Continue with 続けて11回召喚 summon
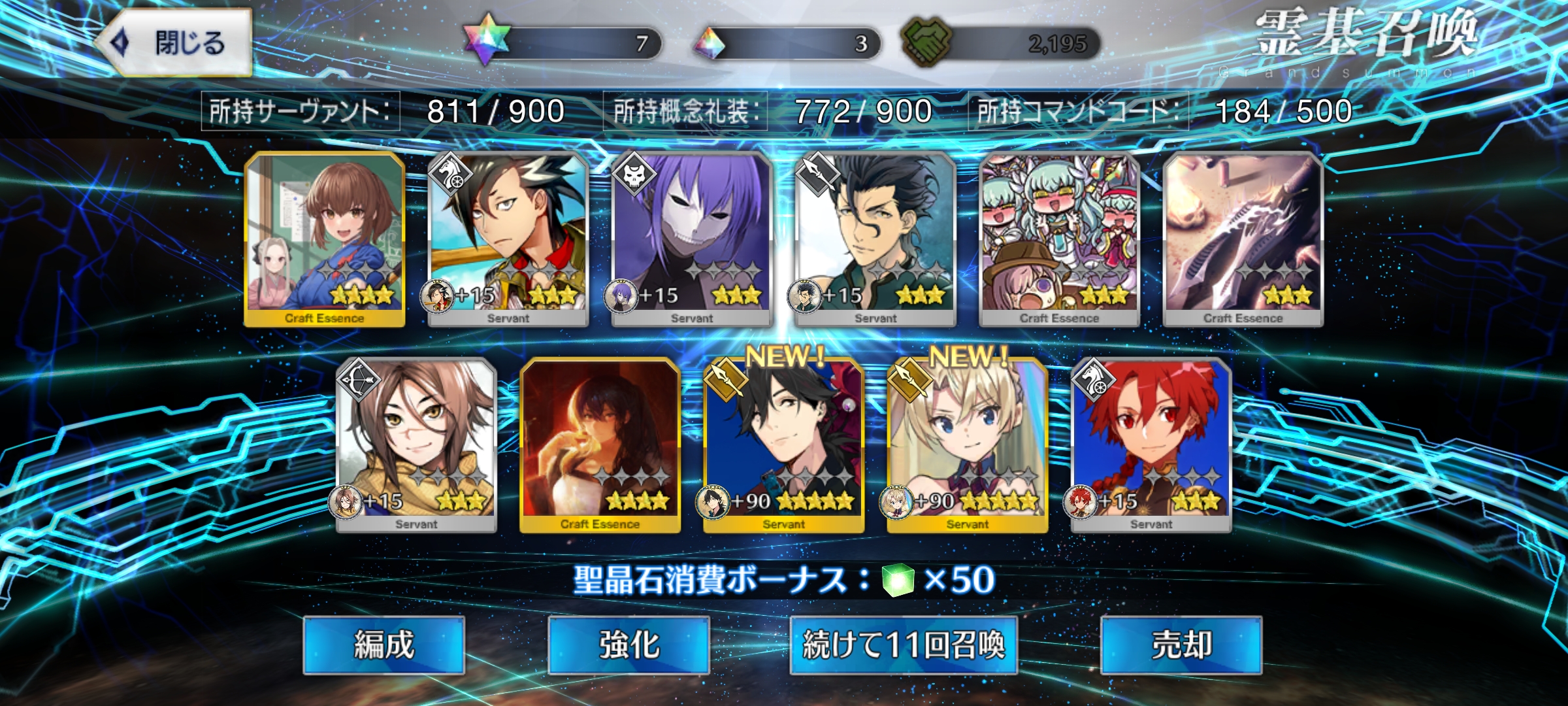Viewport: 1568px width, 706px height. (904, 645)
